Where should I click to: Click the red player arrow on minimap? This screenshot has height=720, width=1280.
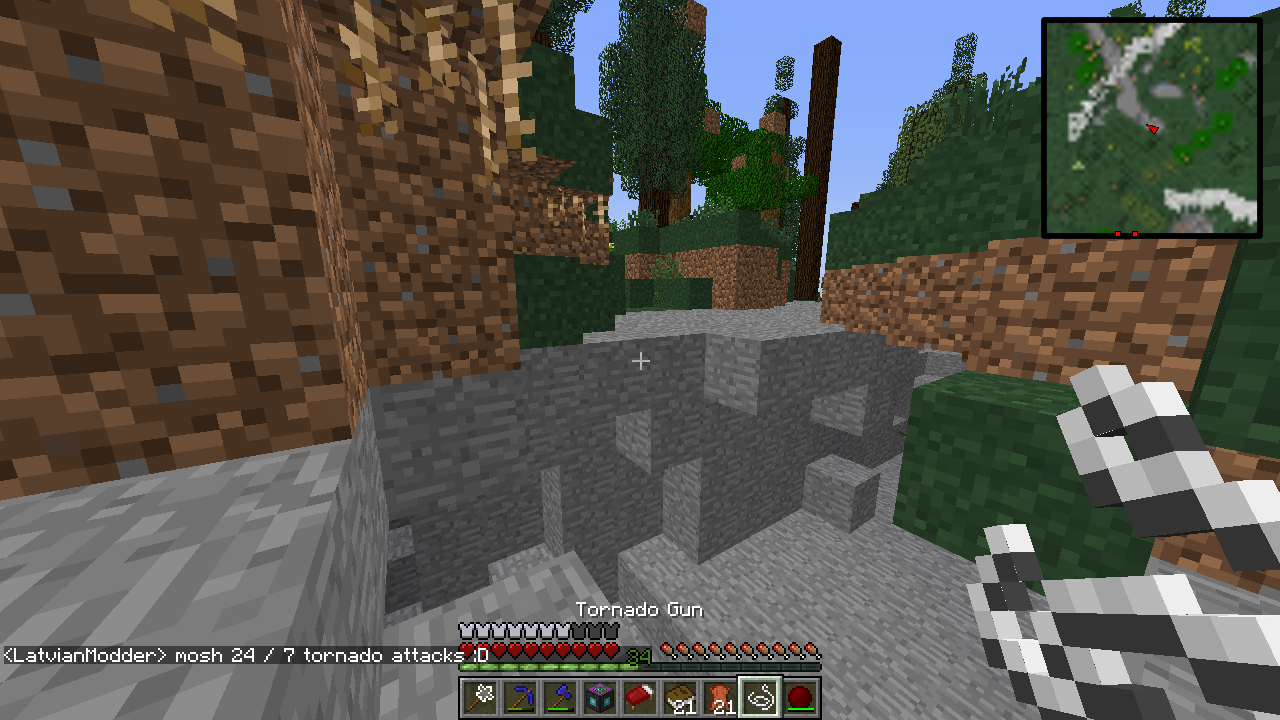(1153, 128)
